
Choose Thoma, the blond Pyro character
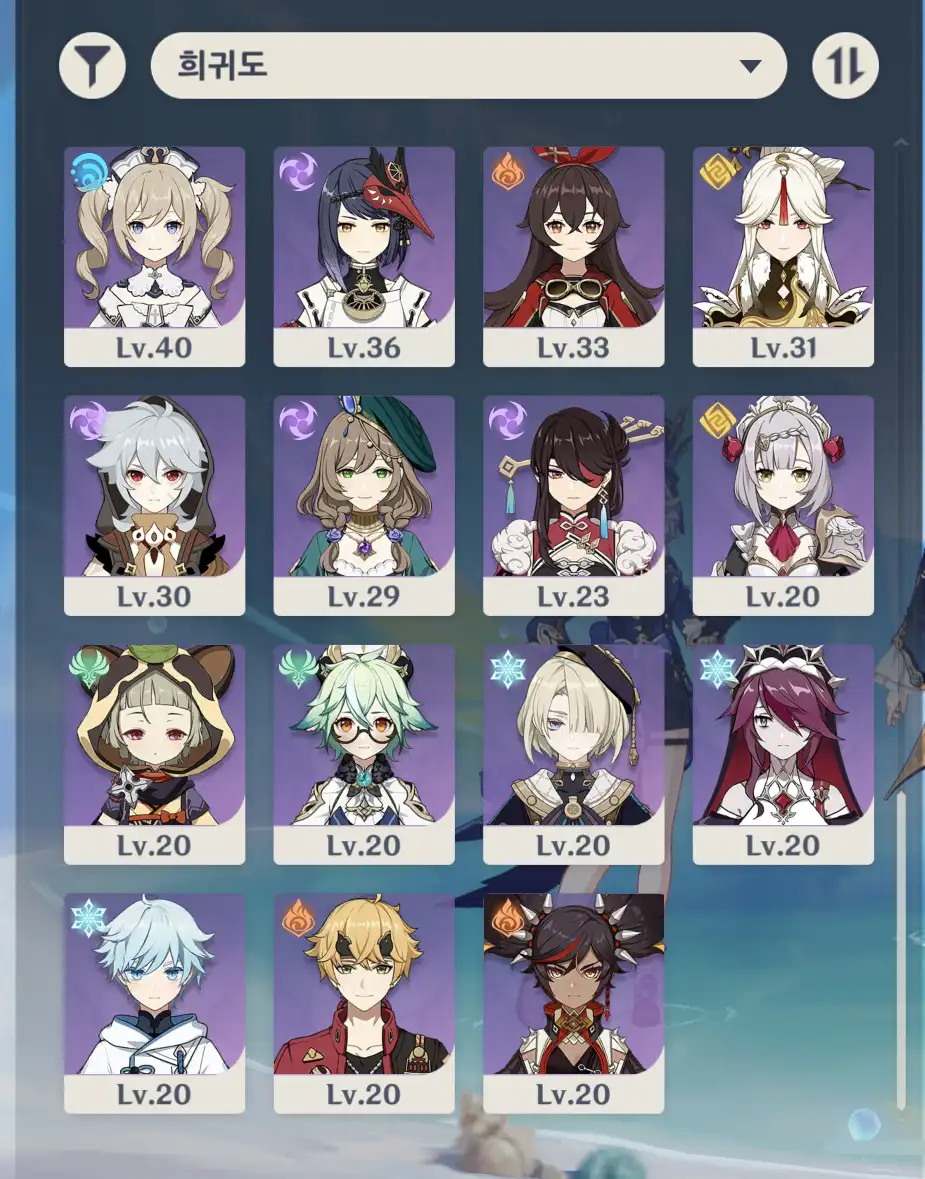click(364, 1003)
